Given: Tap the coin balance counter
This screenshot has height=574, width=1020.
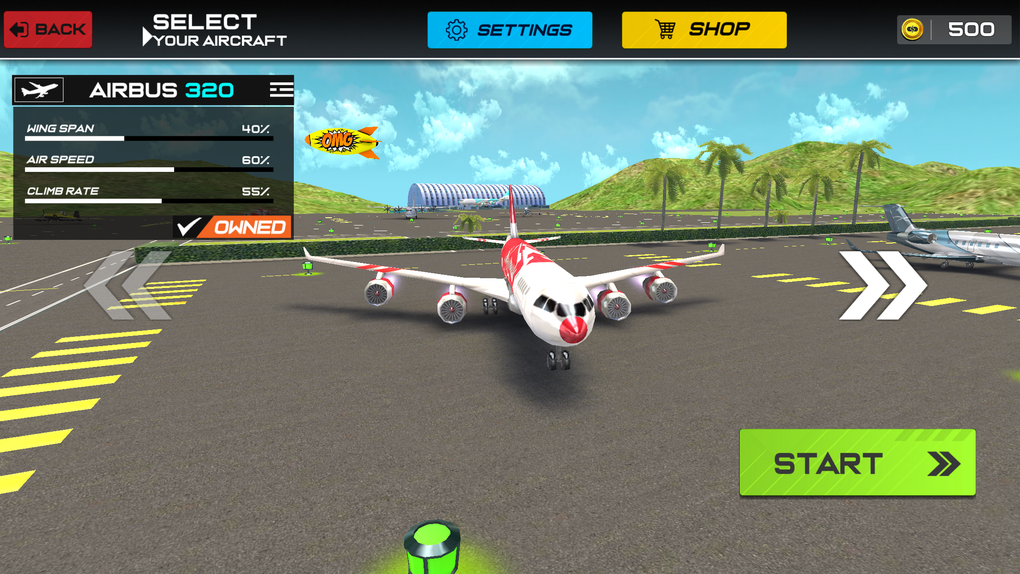Looking at the screenshot, I should 954,30.
